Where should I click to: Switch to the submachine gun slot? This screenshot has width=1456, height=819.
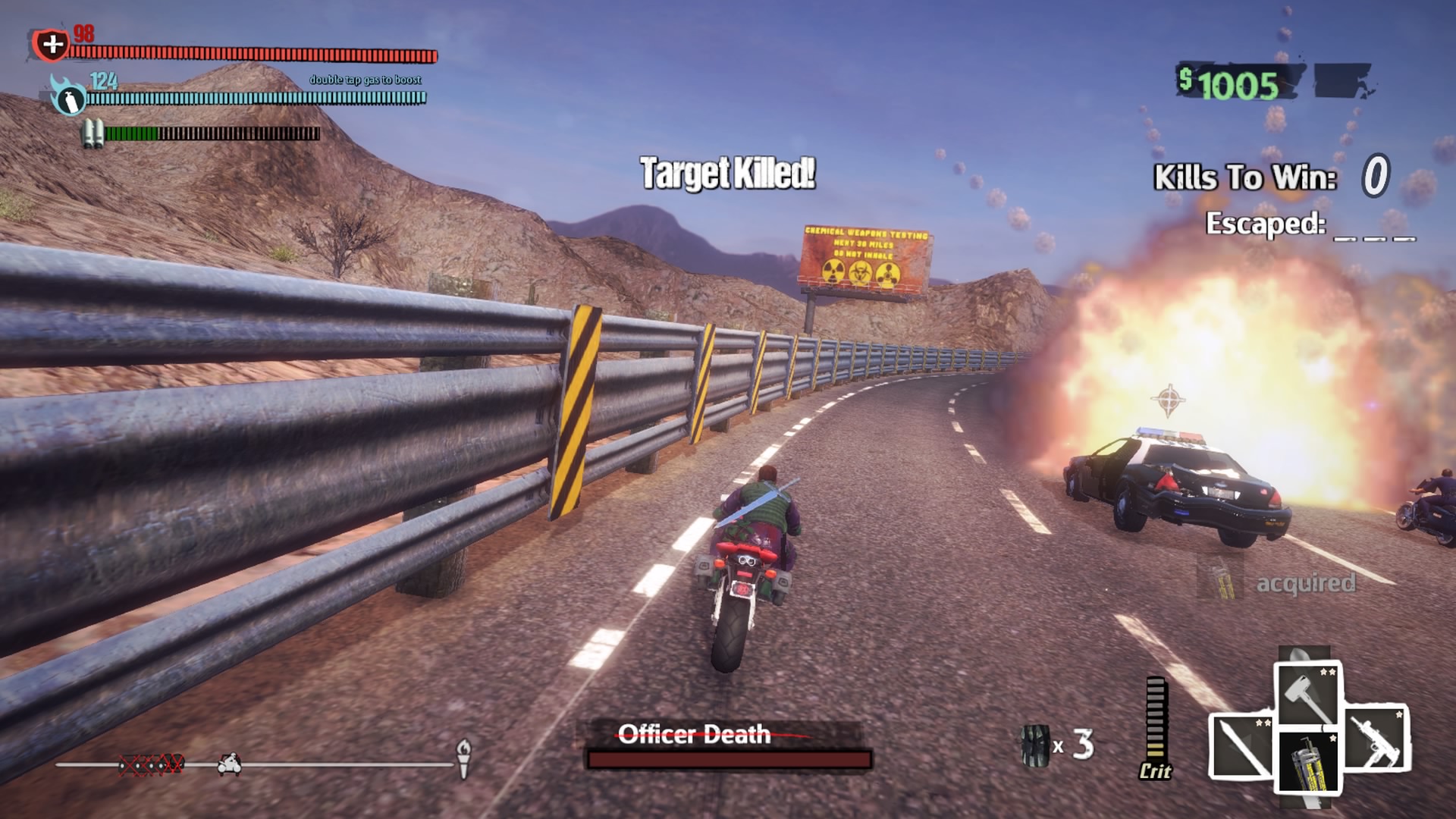pos(1376,737)
